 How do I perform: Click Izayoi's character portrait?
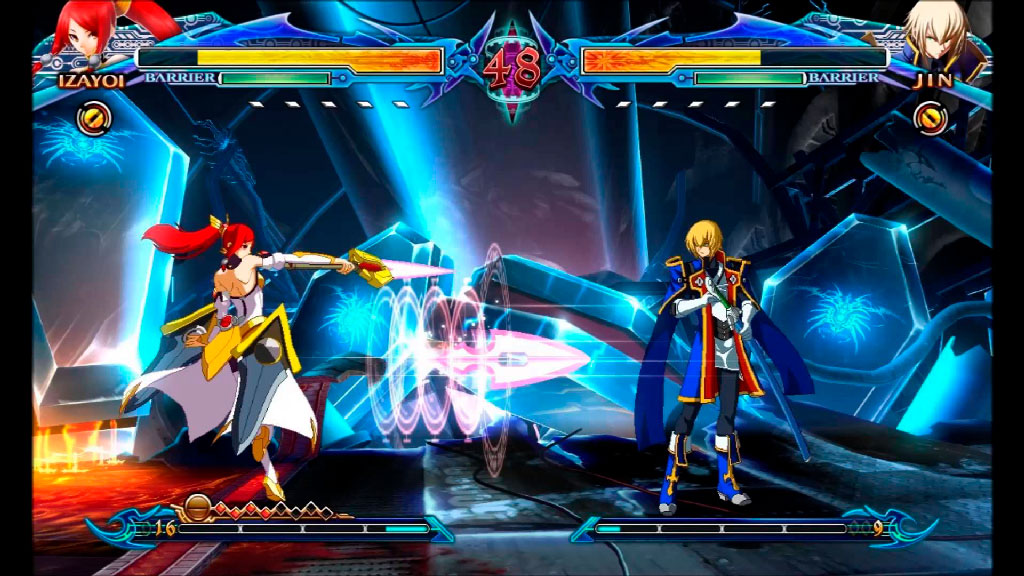pos(84,32)
